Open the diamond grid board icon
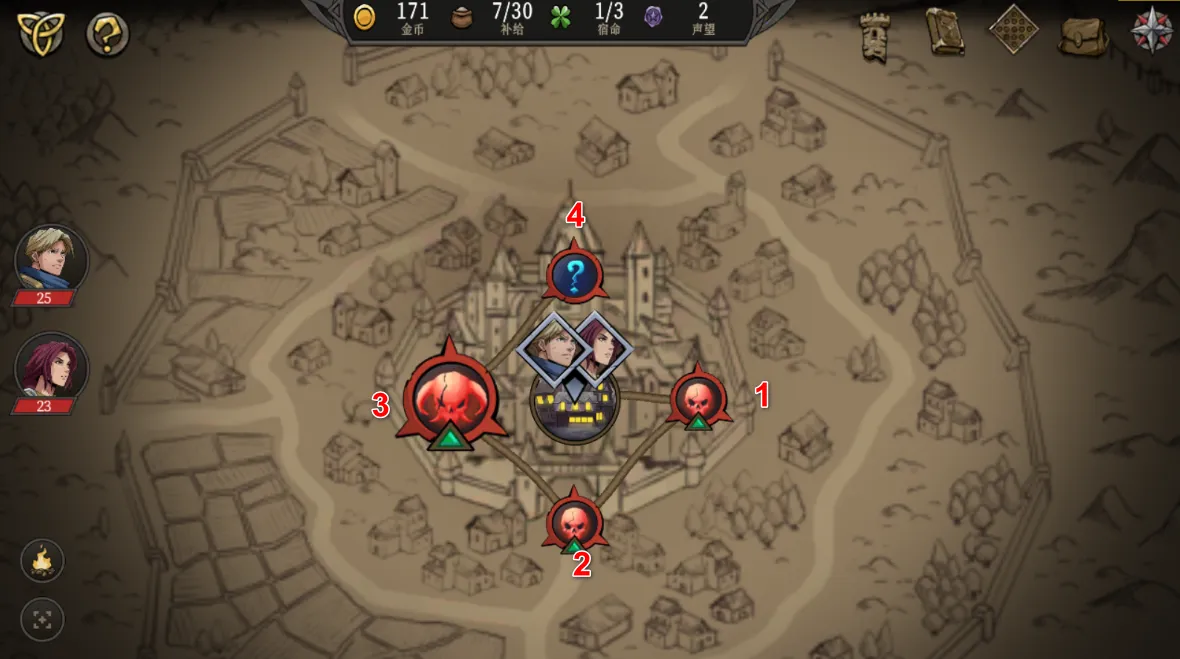1180x659 pixels. point(1013,29)
